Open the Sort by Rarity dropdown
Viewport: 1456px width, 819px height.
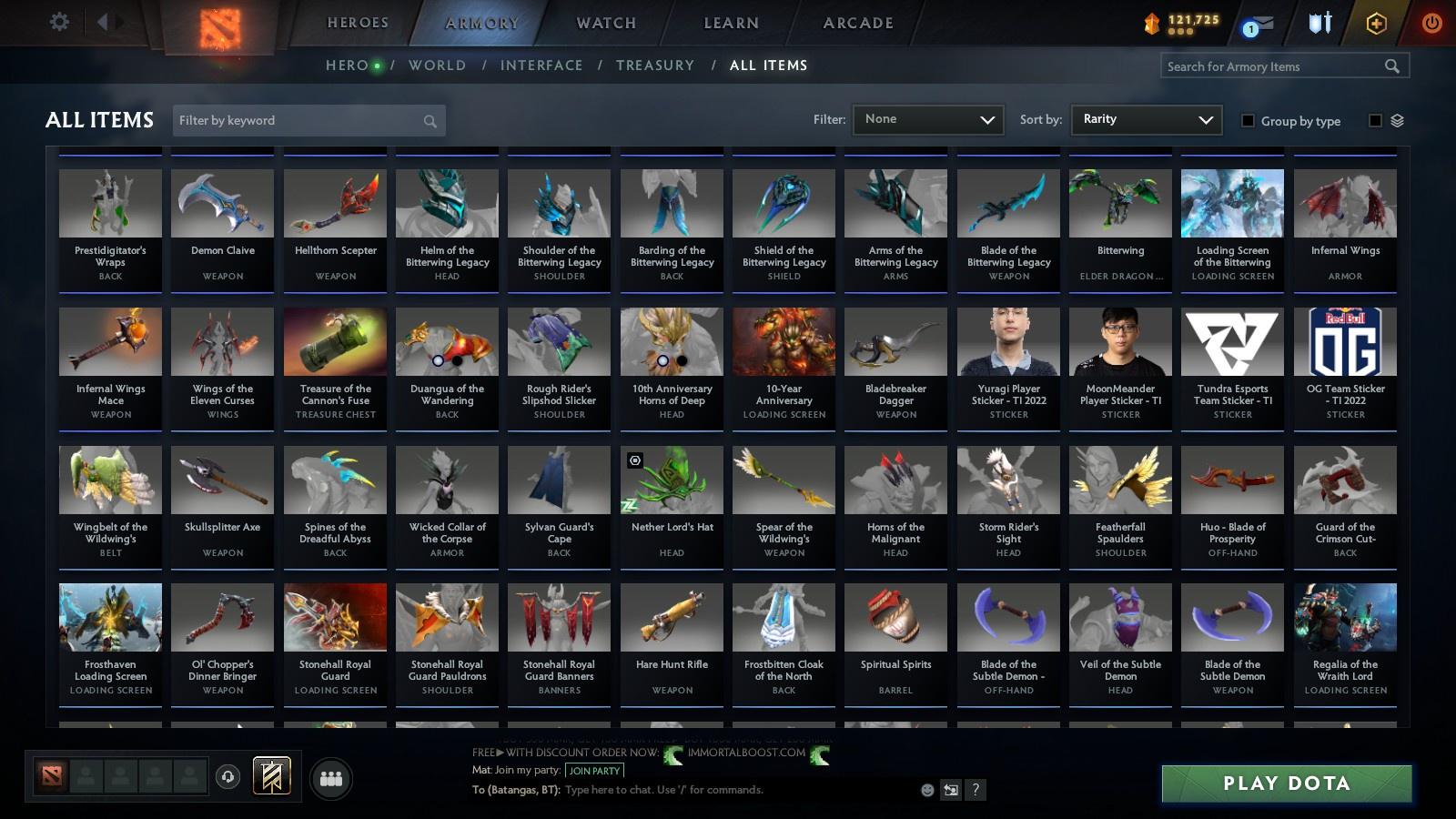(1147, 119)
